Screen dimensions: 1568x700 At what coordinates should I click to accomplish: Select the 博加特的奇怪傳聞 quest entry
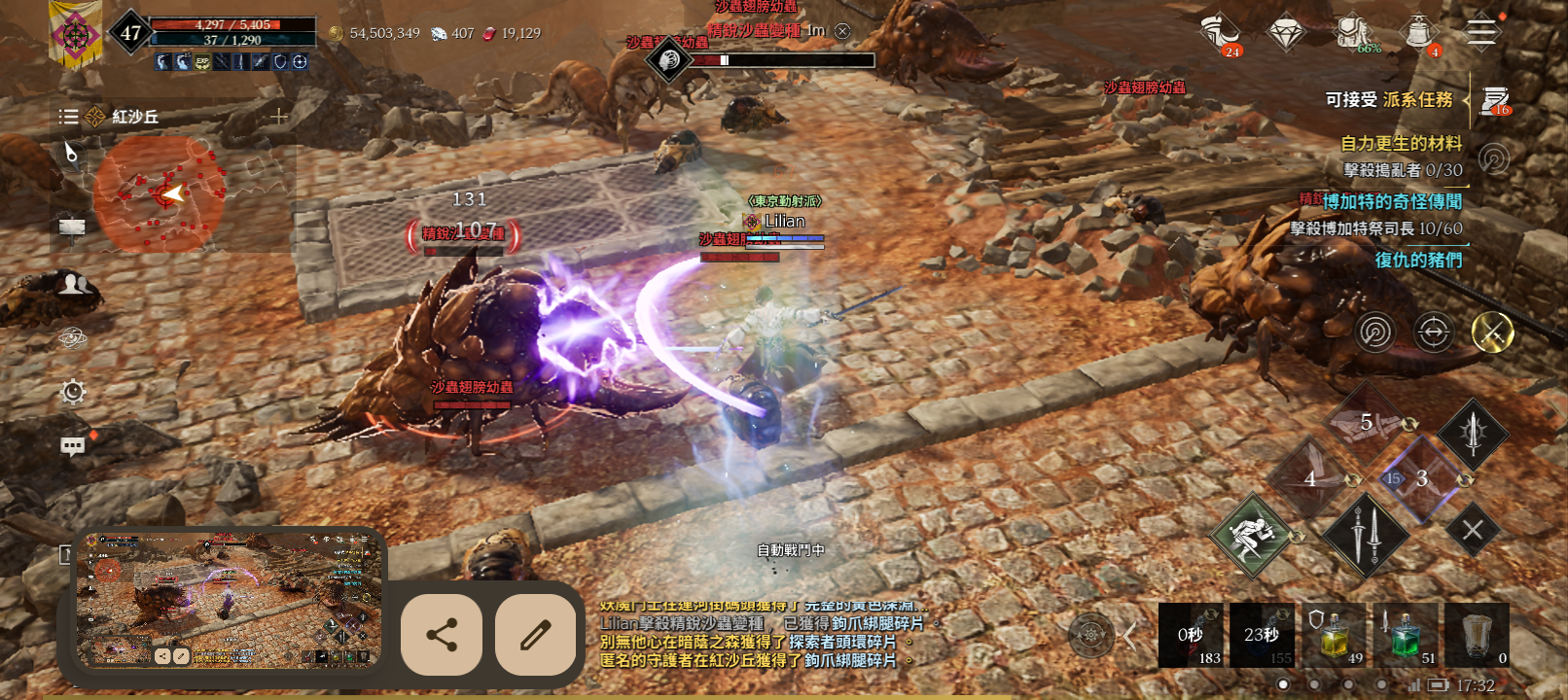pyautogui.click(x=1392, y=201)
